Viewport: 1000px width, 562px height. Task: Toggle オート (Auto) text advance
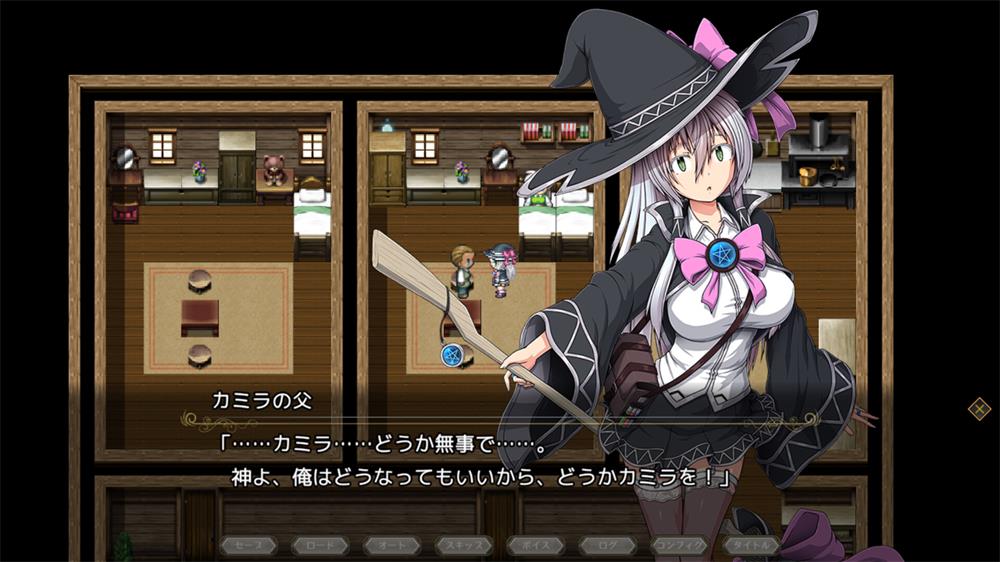coord(391,545)
